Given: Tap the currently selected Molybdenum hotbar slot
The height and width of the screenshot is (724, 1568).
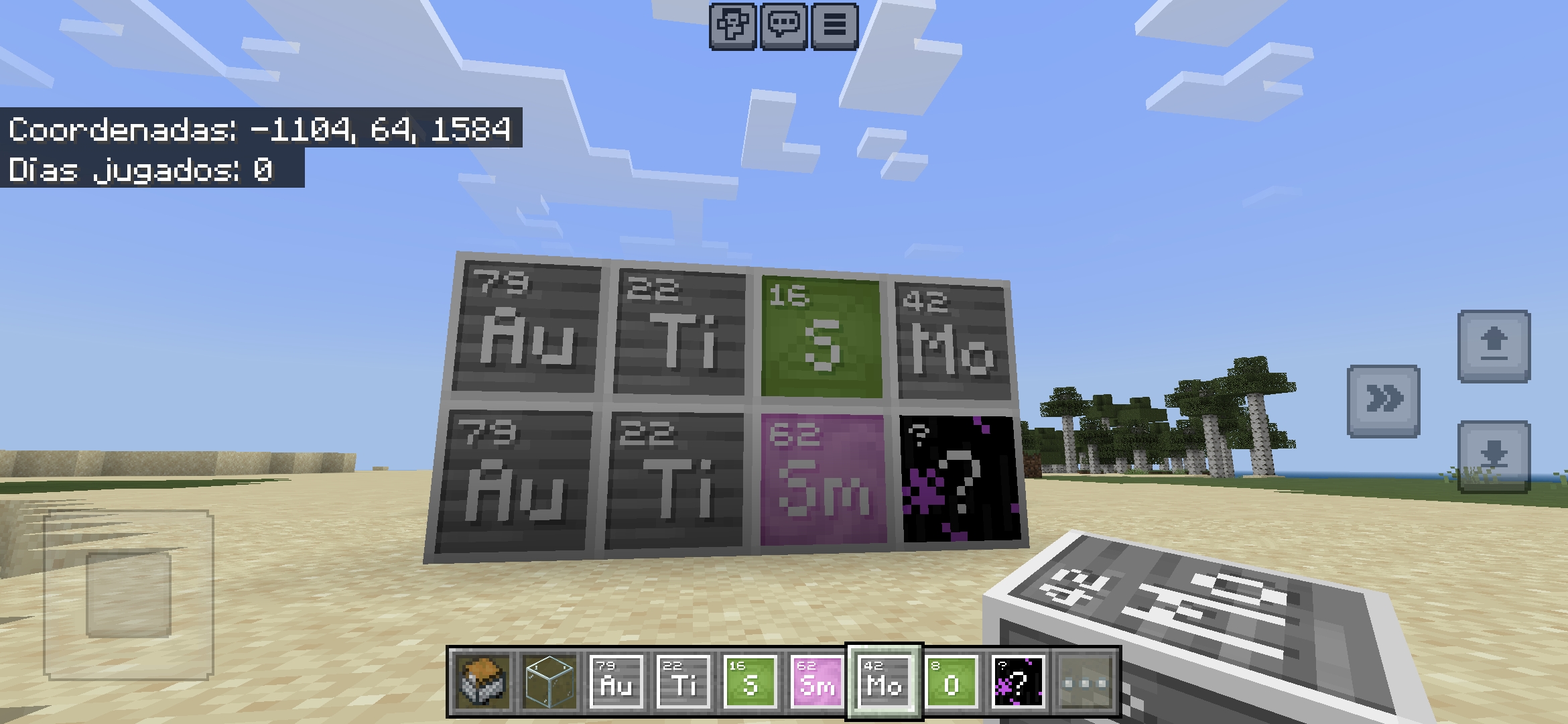Looking at the screenshot, I should 885,682.
